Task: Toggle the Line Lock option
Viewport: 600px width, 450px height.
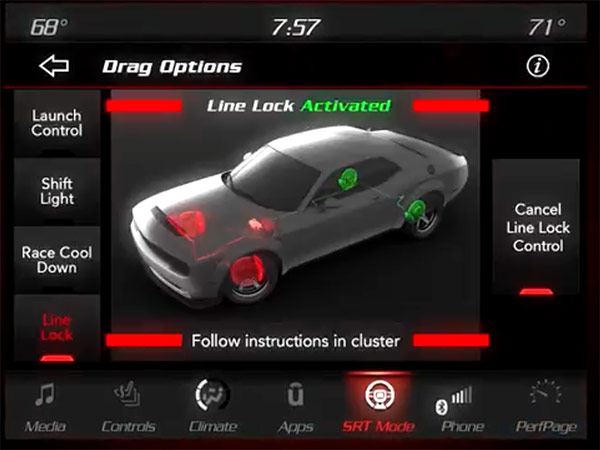Action: pyautogui.click(x=56, y=329)
